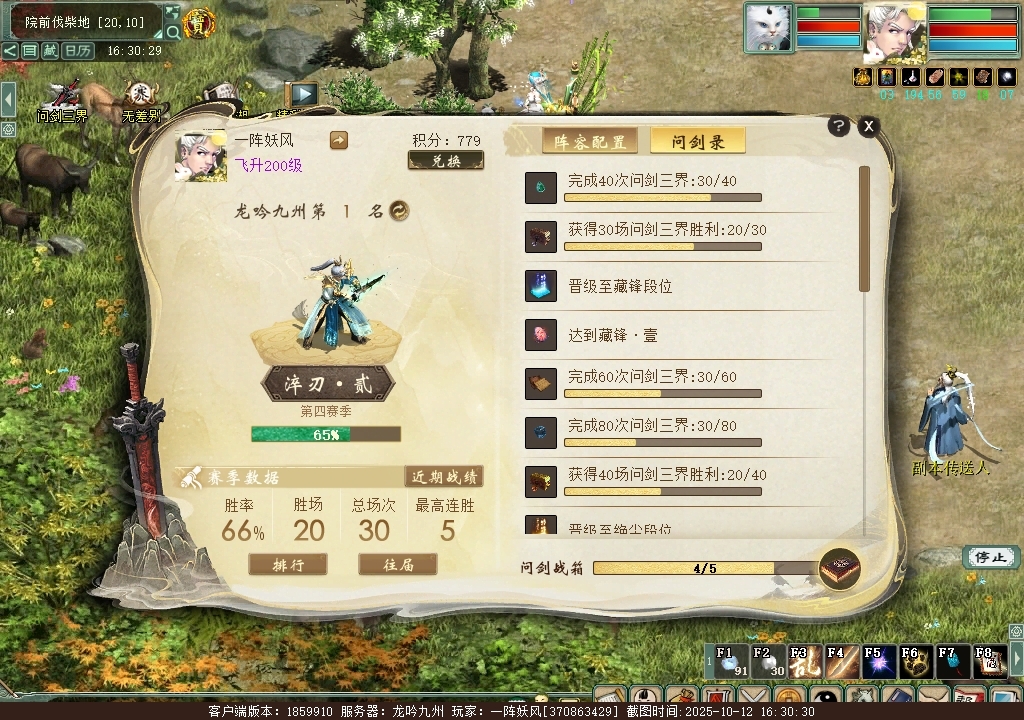Viewport: 1024px width, 720px height.
Task: View 往届 past seasons
Action: click(398, 565)
